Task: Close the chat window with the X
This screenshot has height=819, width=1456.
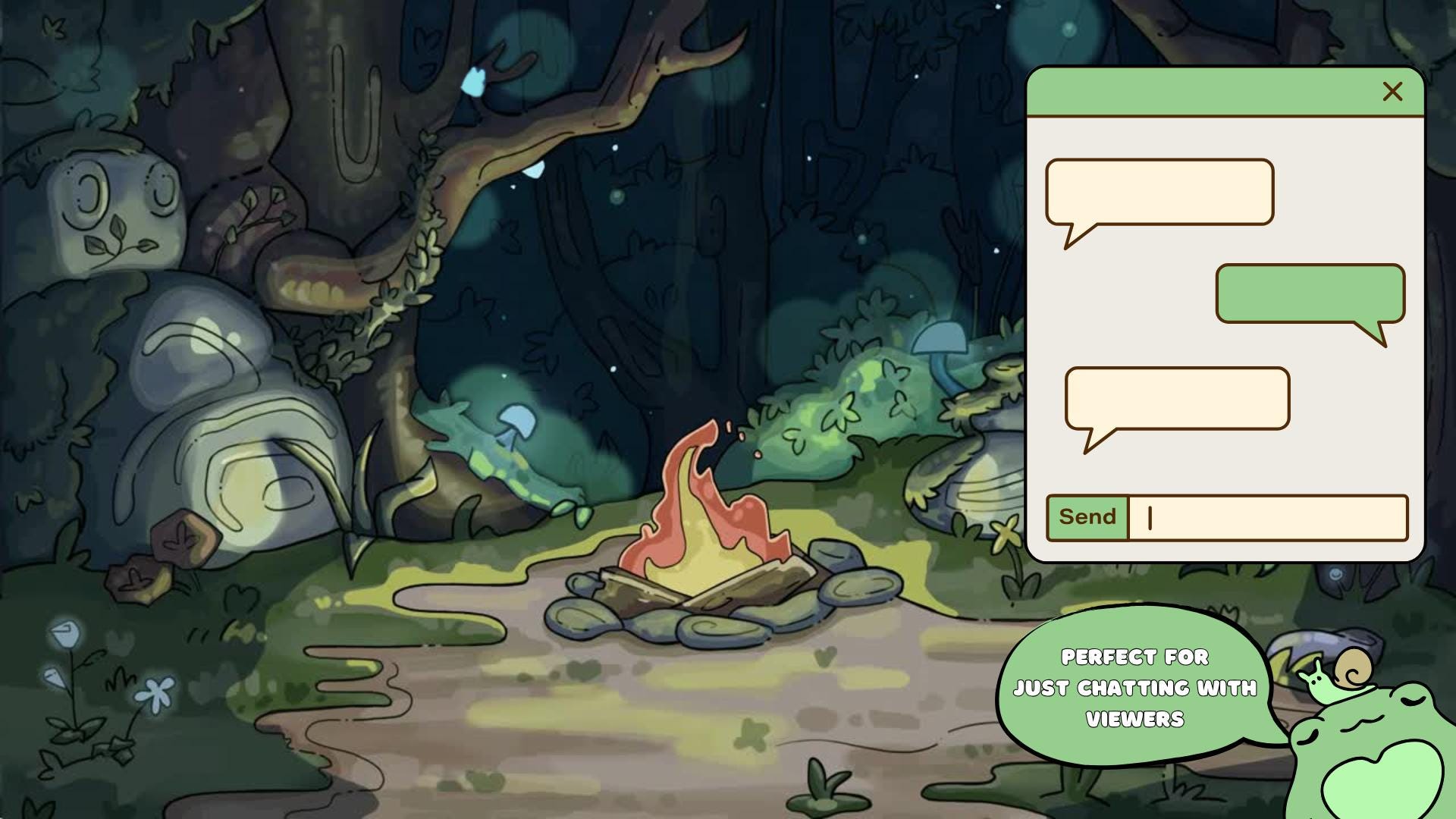Action: (x=1392, y=91)
